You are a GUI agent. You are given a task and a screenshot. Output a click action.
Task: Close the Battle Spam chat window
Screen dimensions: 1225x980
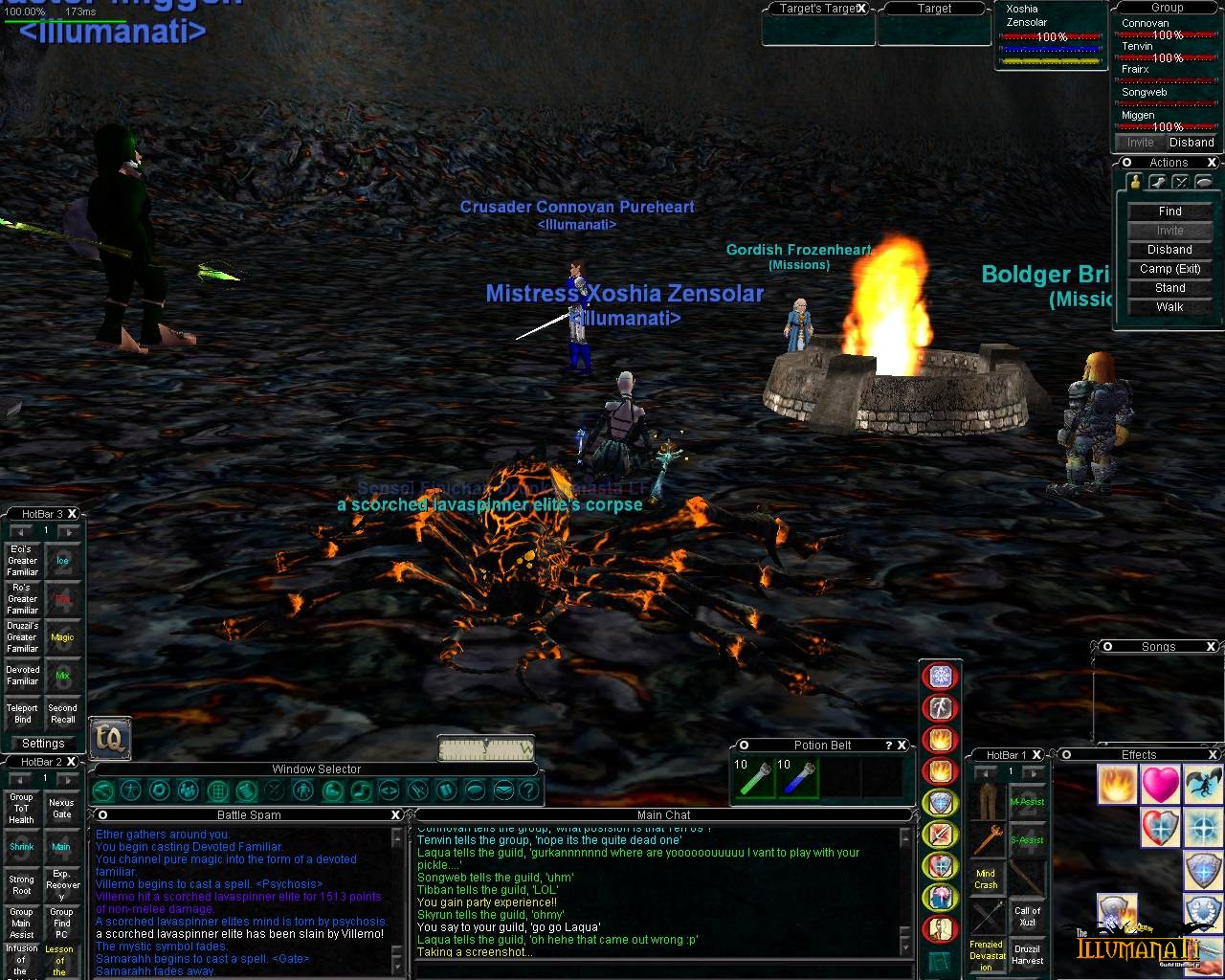pyautogui.click(x=395, y=815)
